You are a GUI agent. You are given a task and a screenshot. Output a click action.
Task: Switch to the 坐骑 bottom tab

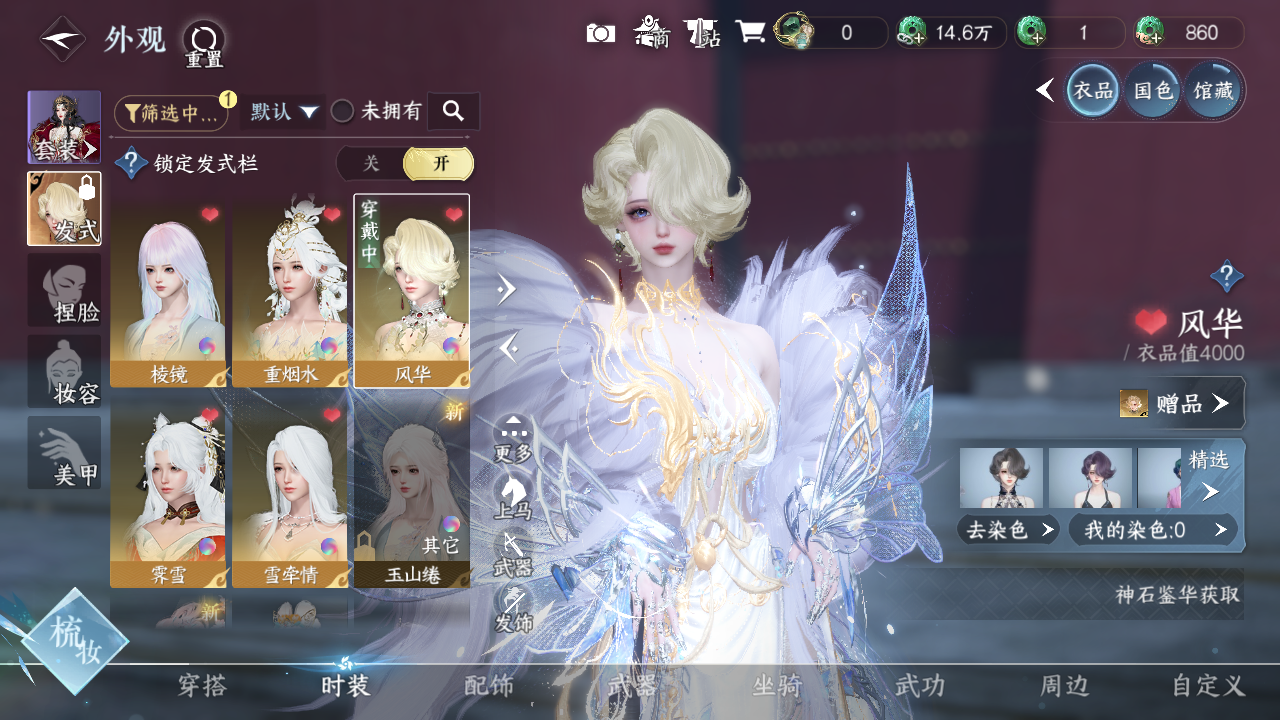pyautogui.click(x=777, y=686)
